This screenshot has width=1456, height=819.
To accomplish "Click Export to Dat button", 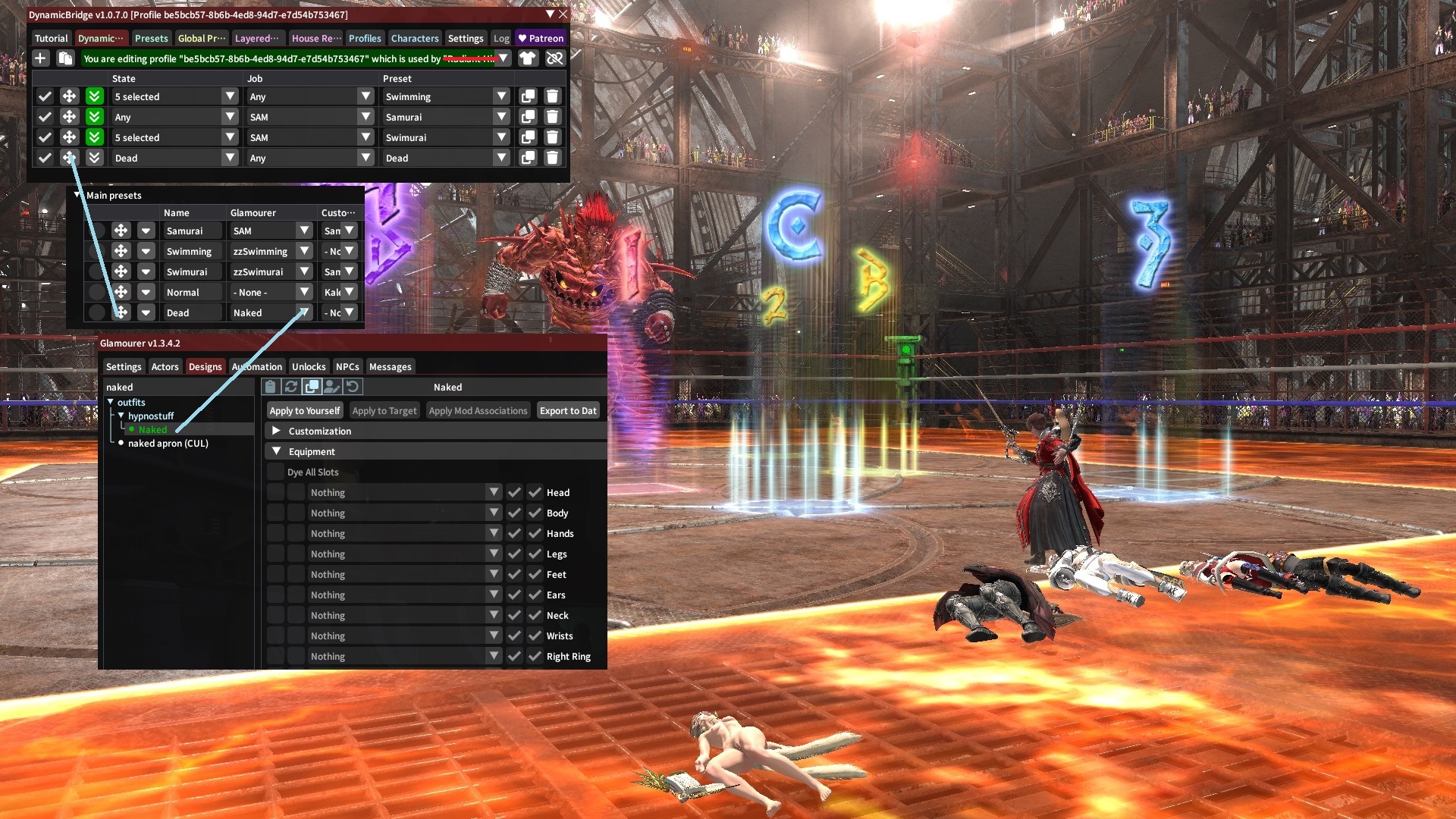I will point(568,410).
